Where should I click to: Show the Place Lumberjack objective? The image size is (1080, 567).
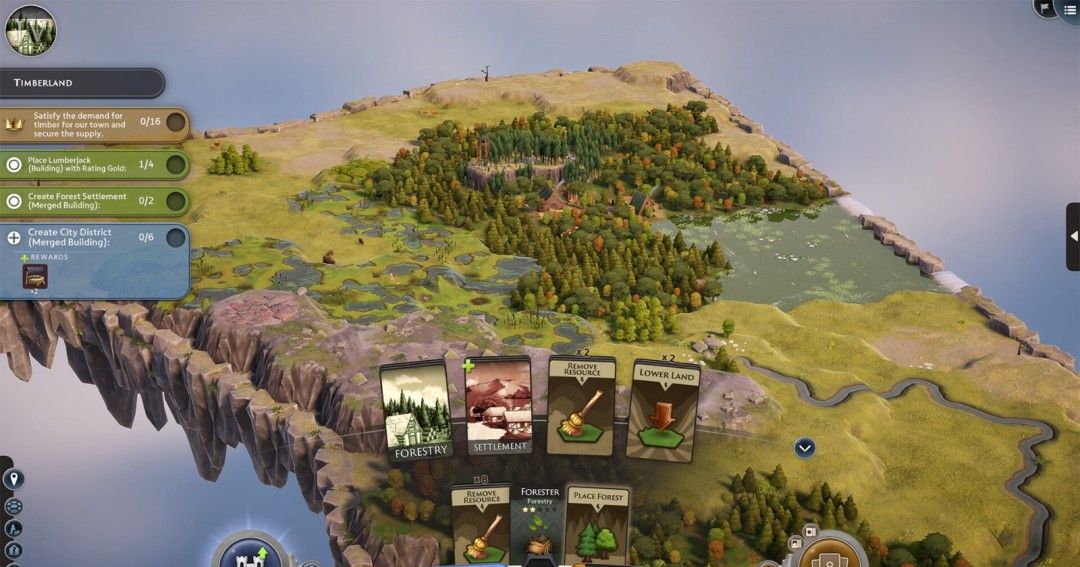[93, 165]
